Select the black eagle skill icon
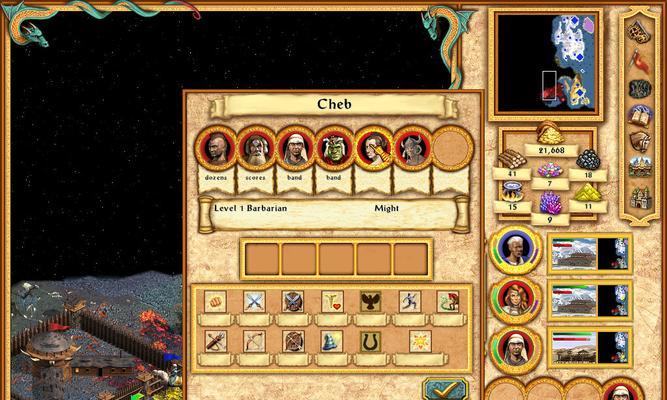Screen dimensions: 667x400 tap(371, 300)
